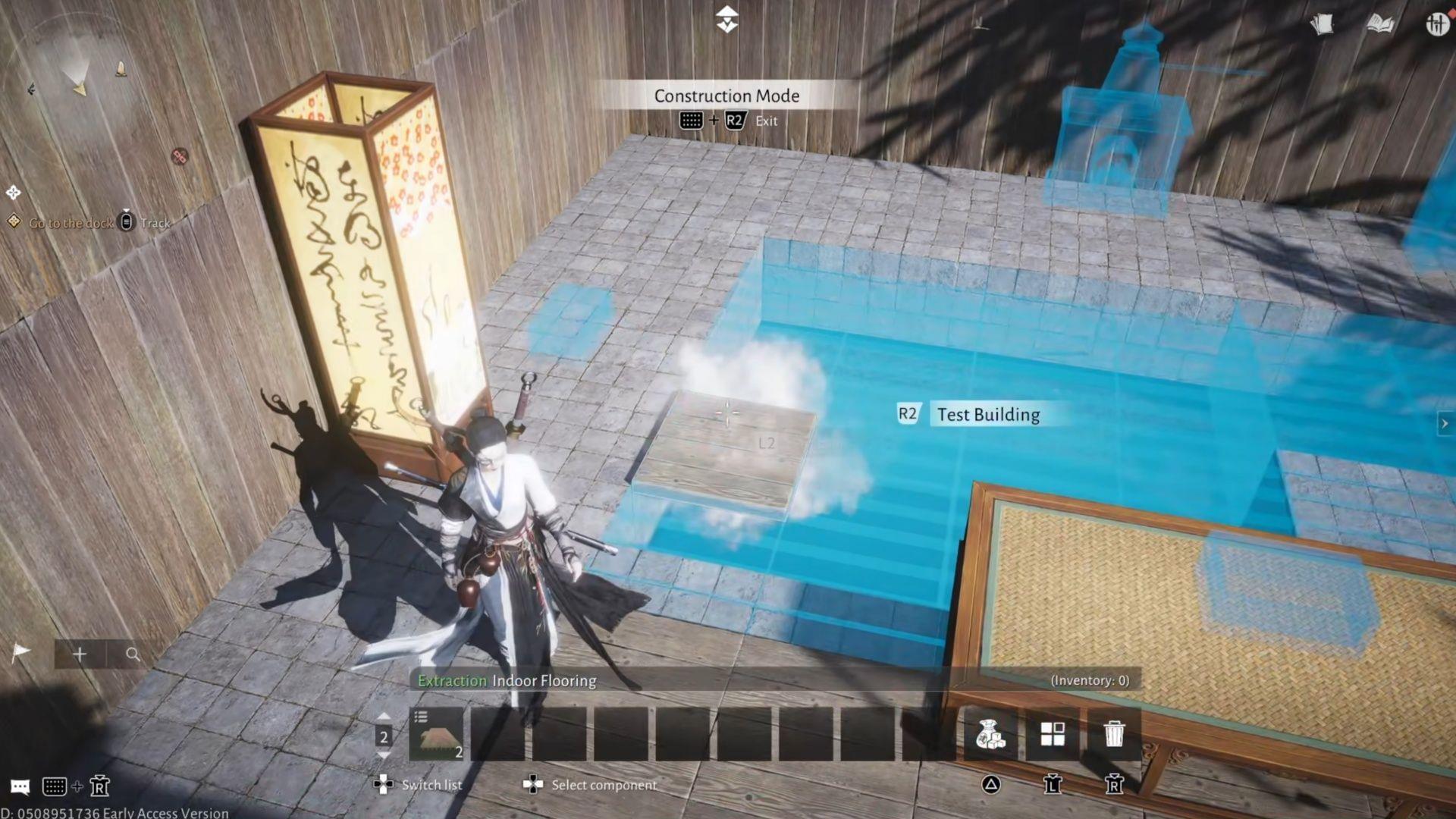Viewport: 1456px width, 819px height.
Task: Click the search magnifier near the minimap
Action: pos(133,653)
